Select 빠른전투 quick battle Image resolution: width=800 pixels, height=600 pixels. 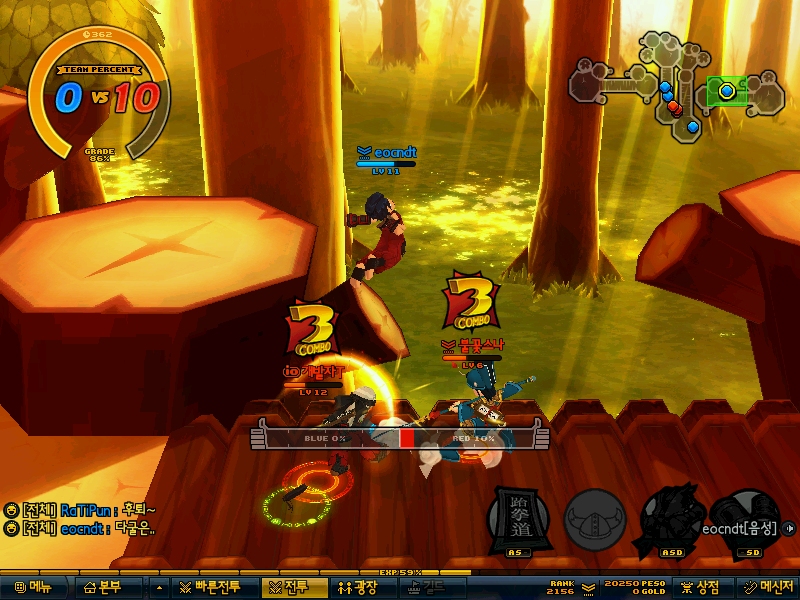tap(212, 587)
